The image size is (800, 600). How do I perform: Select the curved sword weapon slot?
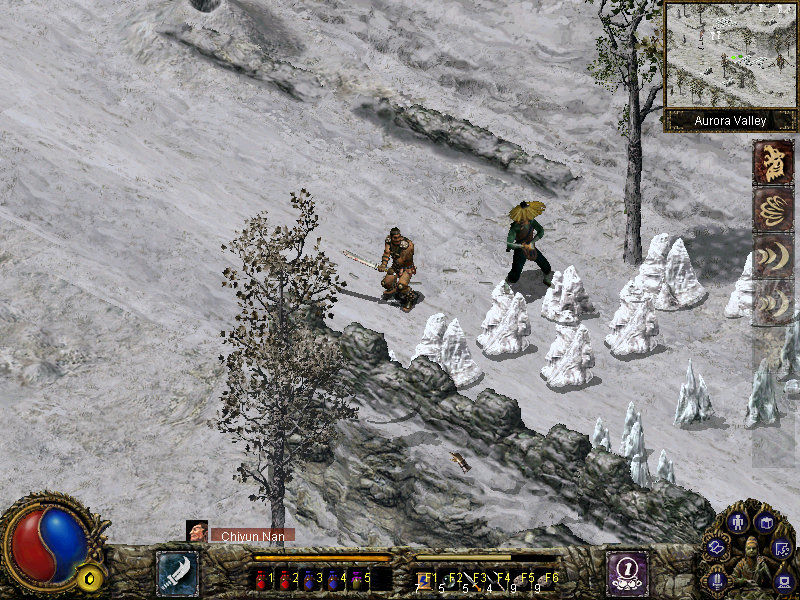click(x=177, y=573)
